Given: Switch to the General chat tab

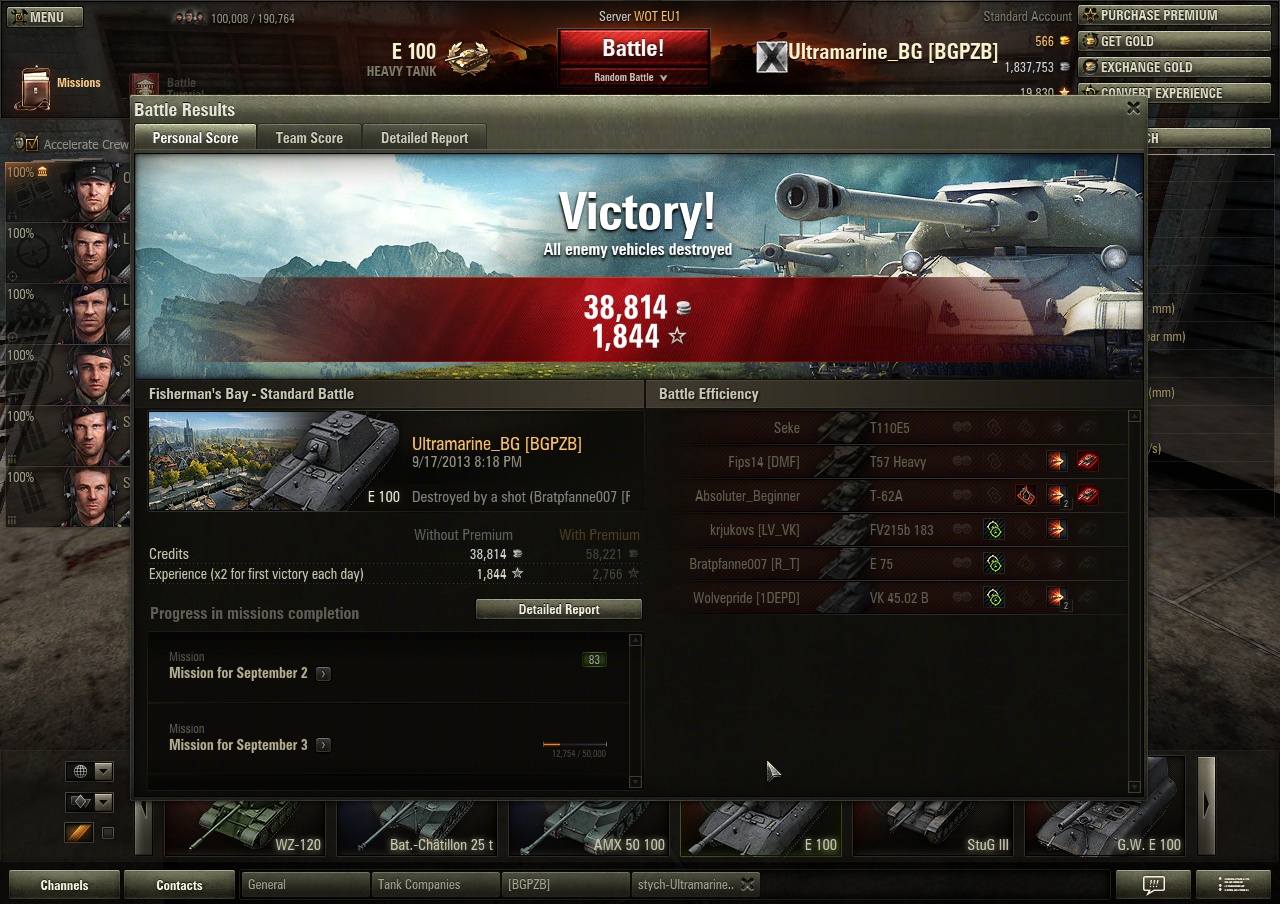Looking at the screenshot, I should click(304, 885).
